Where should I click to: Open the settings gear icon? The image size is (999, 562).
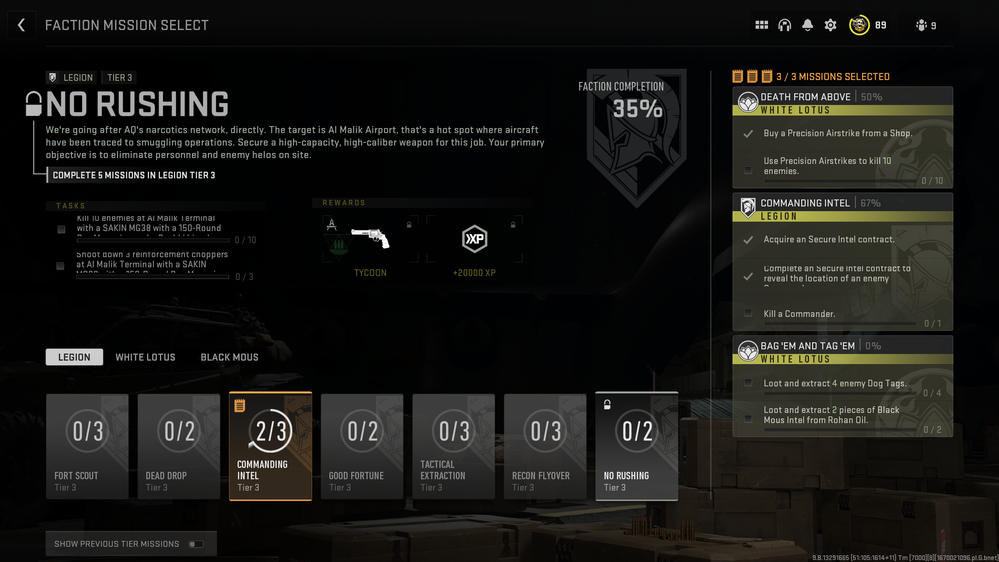click(830, 25)
